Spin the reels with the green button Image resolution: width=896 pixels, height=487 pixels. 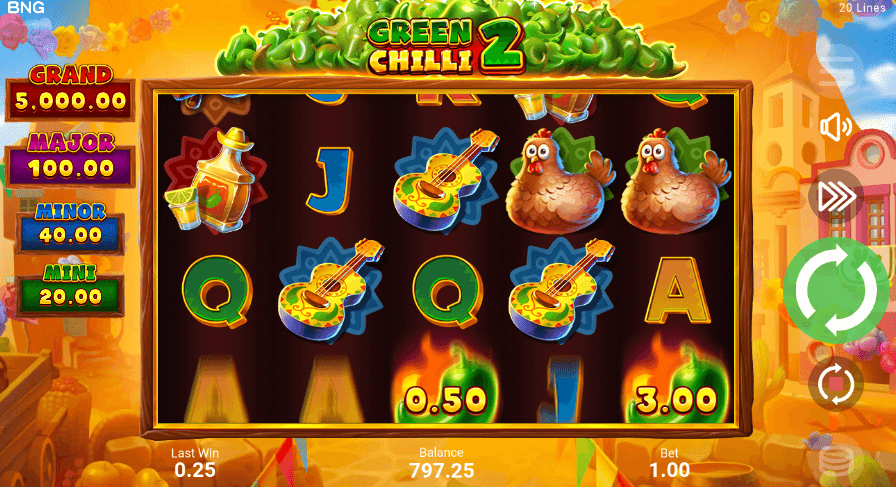tap(836, 290)
